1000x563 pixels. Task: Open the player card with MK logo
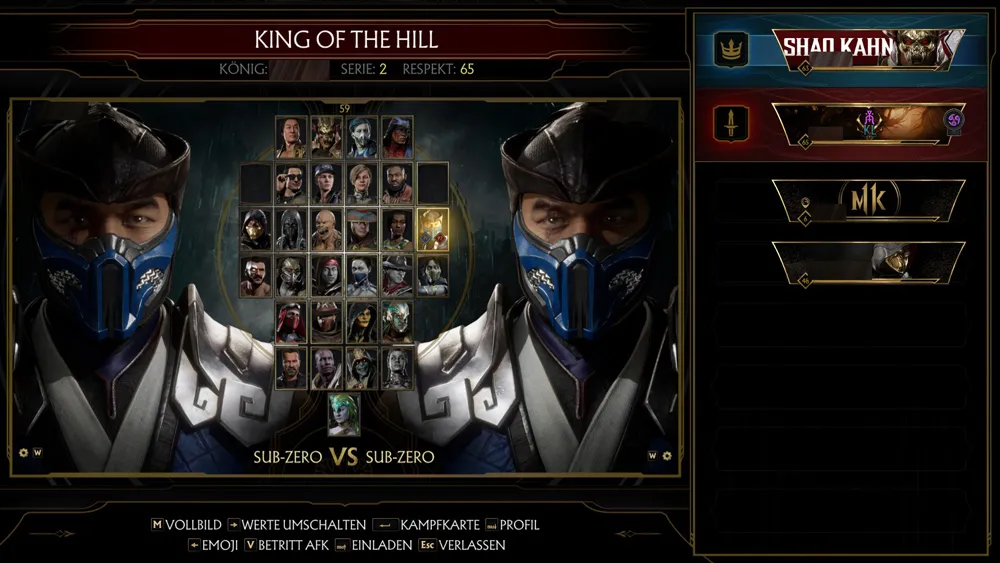coord(868,201)
